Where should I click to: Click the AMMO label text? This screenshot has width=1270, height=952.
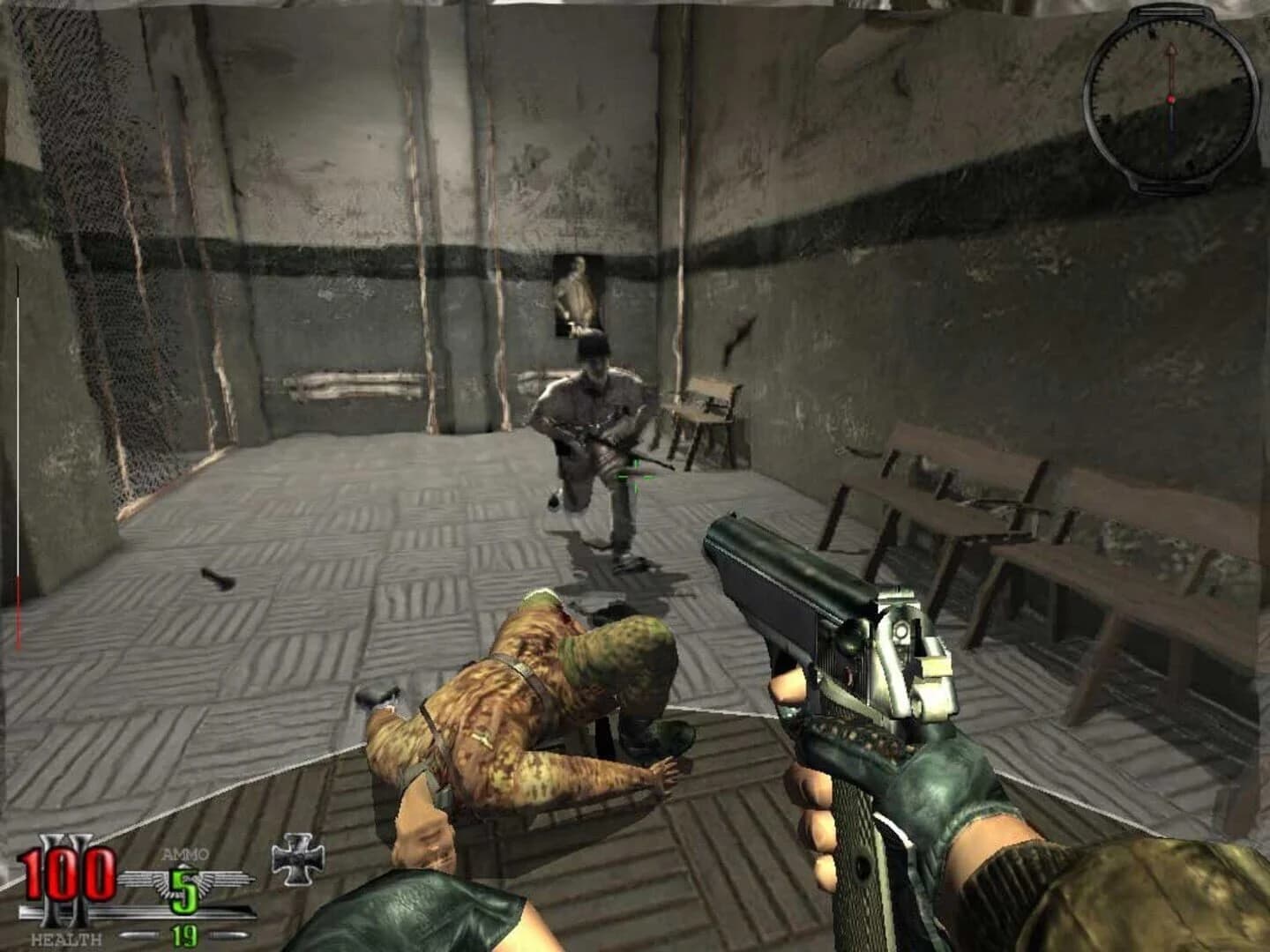pyautogui.click(x=184, y=852)
